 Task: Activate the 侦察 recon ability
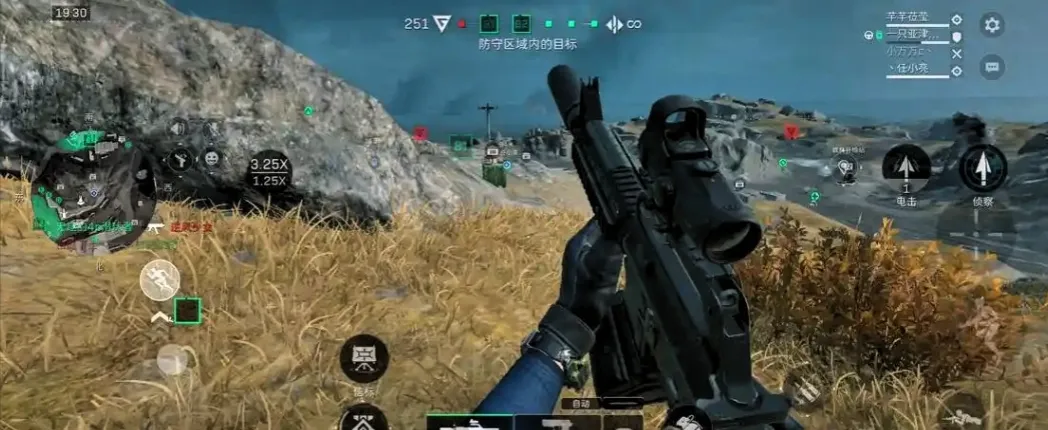pos(982,168)
